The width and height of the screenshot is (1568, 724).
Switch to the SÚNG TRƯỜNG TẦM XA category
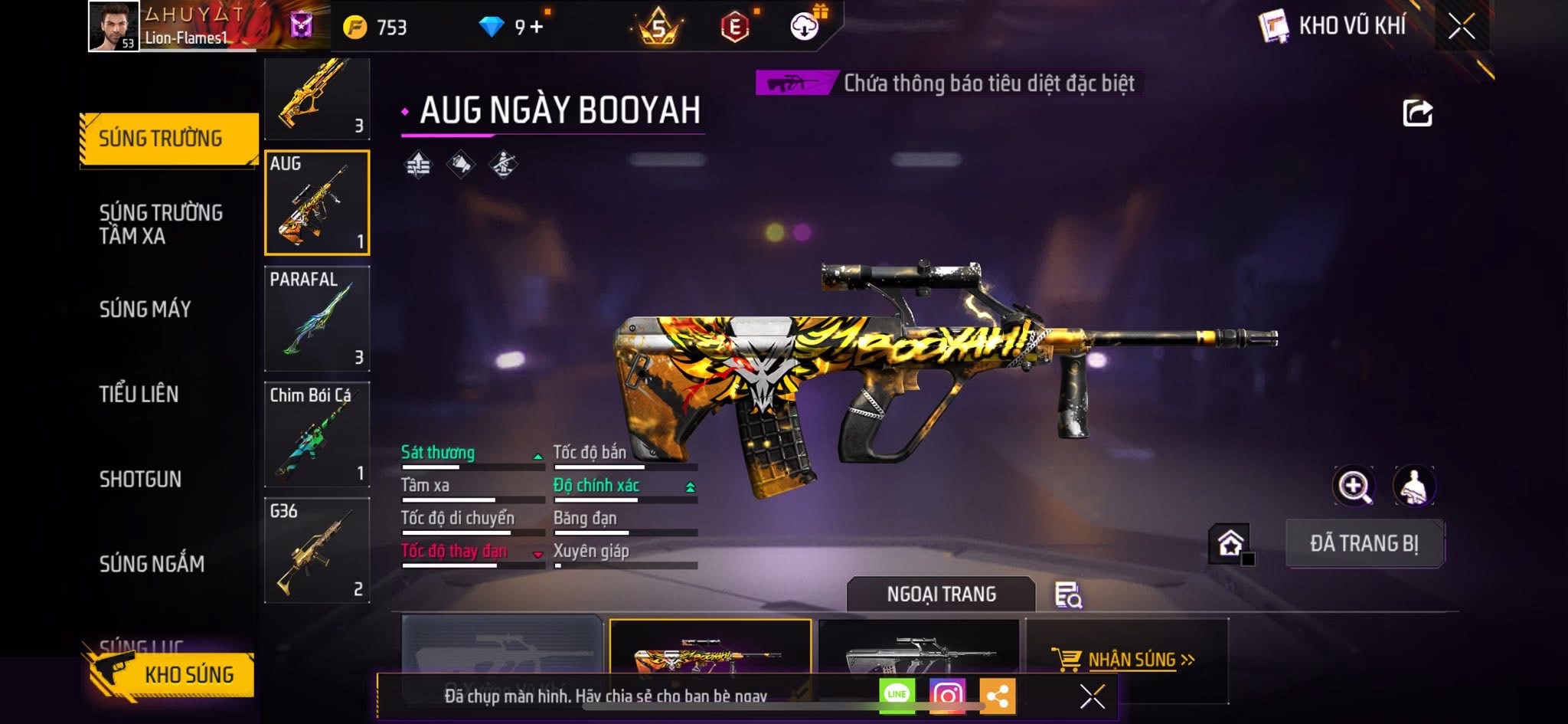161,224
